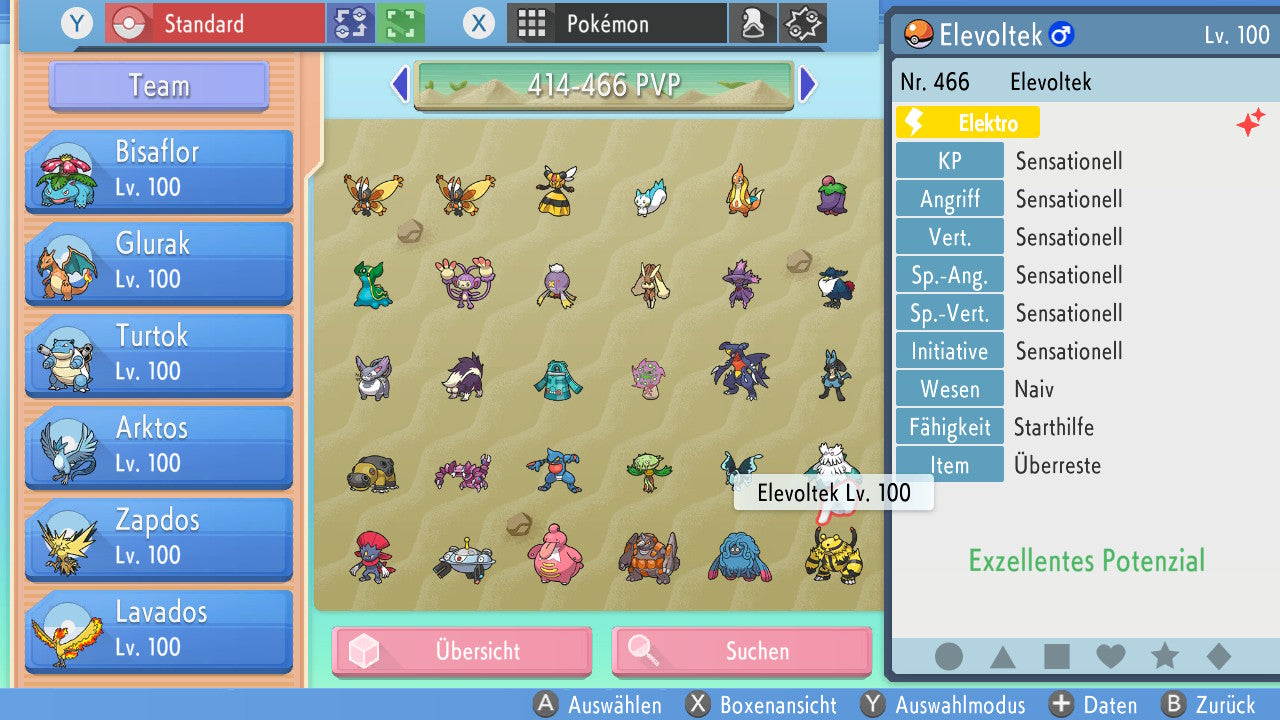Image resolution: width=1280 pixels, height=720 pixels.
Task: Click the Y button icon at top left
Action: [x=77, y=23]
